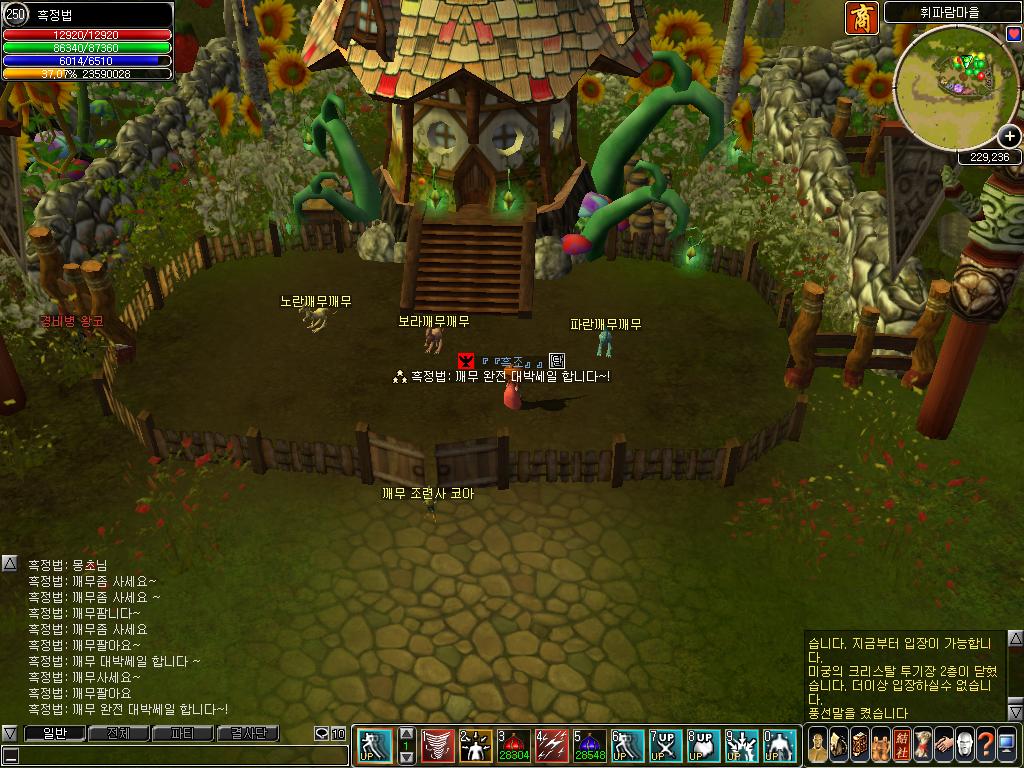The image size is (1024, 768).
Task: Select the 파티 chat tab
Action: [183, 734]
